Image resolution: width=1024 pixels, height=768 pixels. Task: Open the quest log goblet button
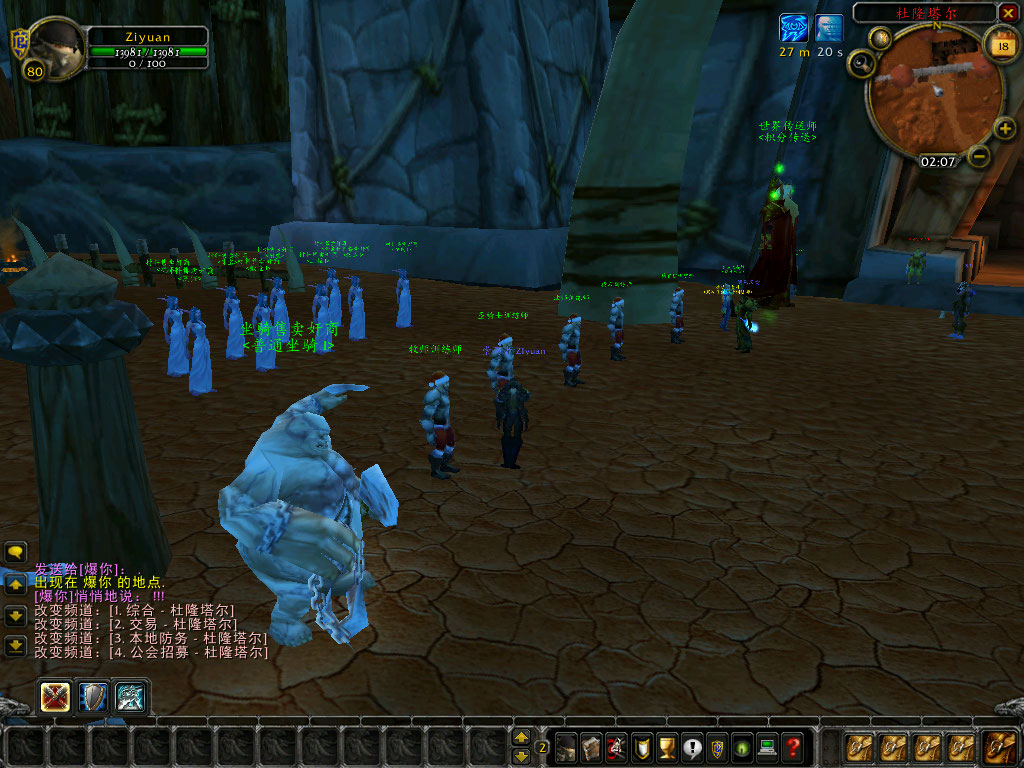click(667, 746)
